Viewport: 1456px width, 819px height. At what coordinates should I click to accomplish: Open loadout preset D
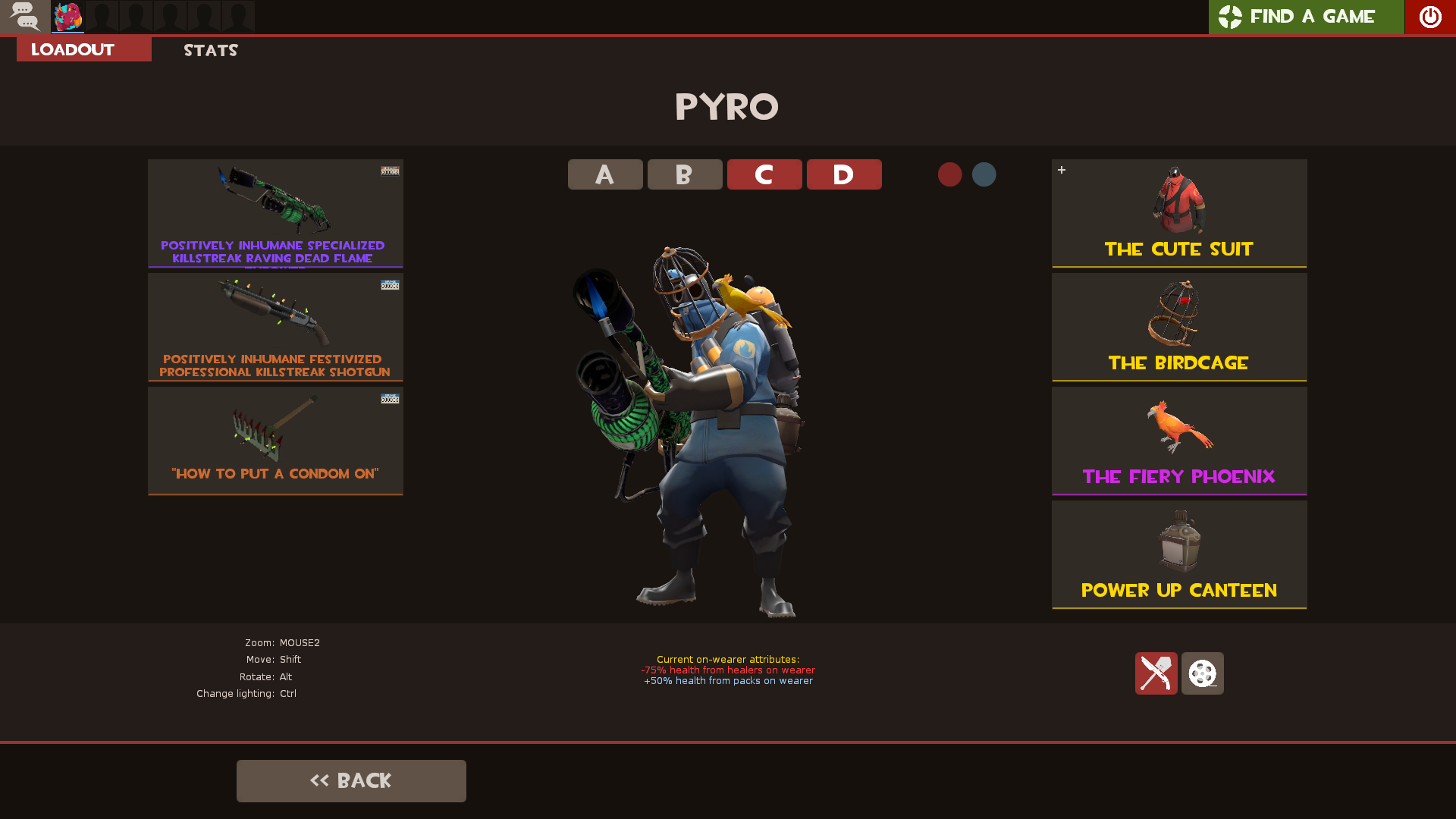844,174
